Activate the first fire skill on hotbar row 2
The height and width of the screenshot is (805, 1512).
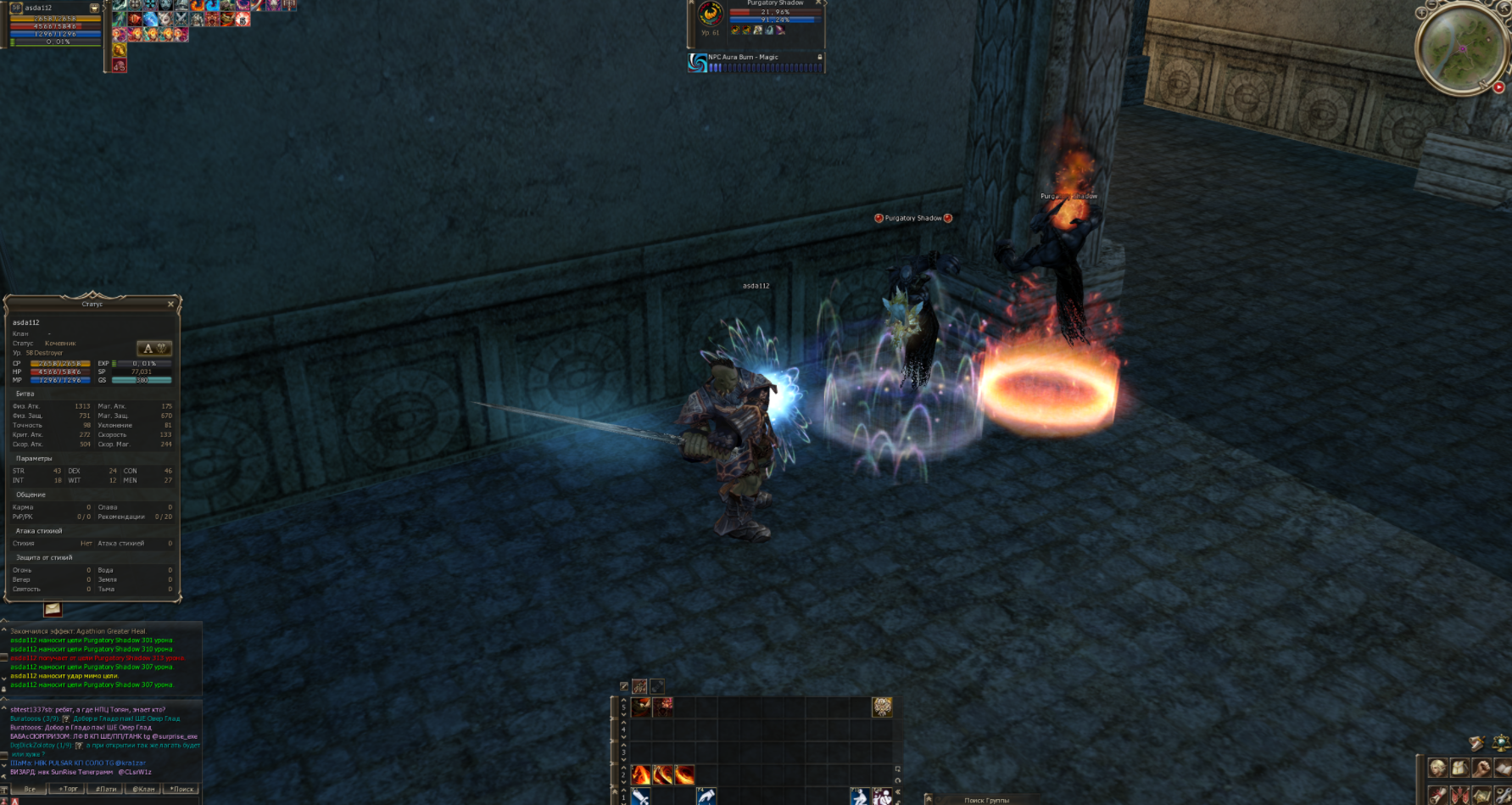(x=641, y=774)
